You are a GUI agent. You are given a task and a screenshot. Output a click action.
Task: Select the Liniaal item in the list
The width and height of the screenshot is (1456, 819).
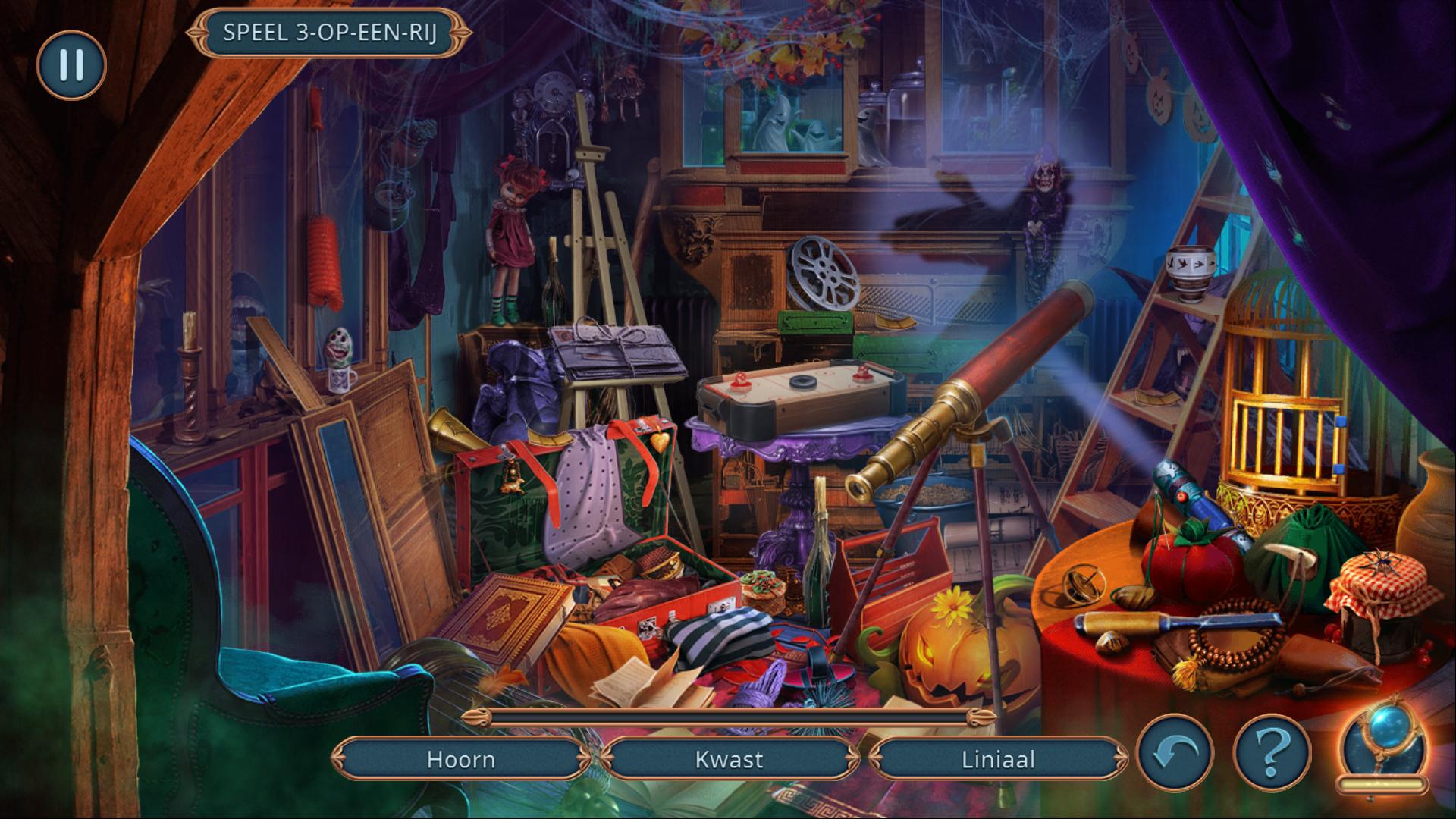tap(997, 759)
